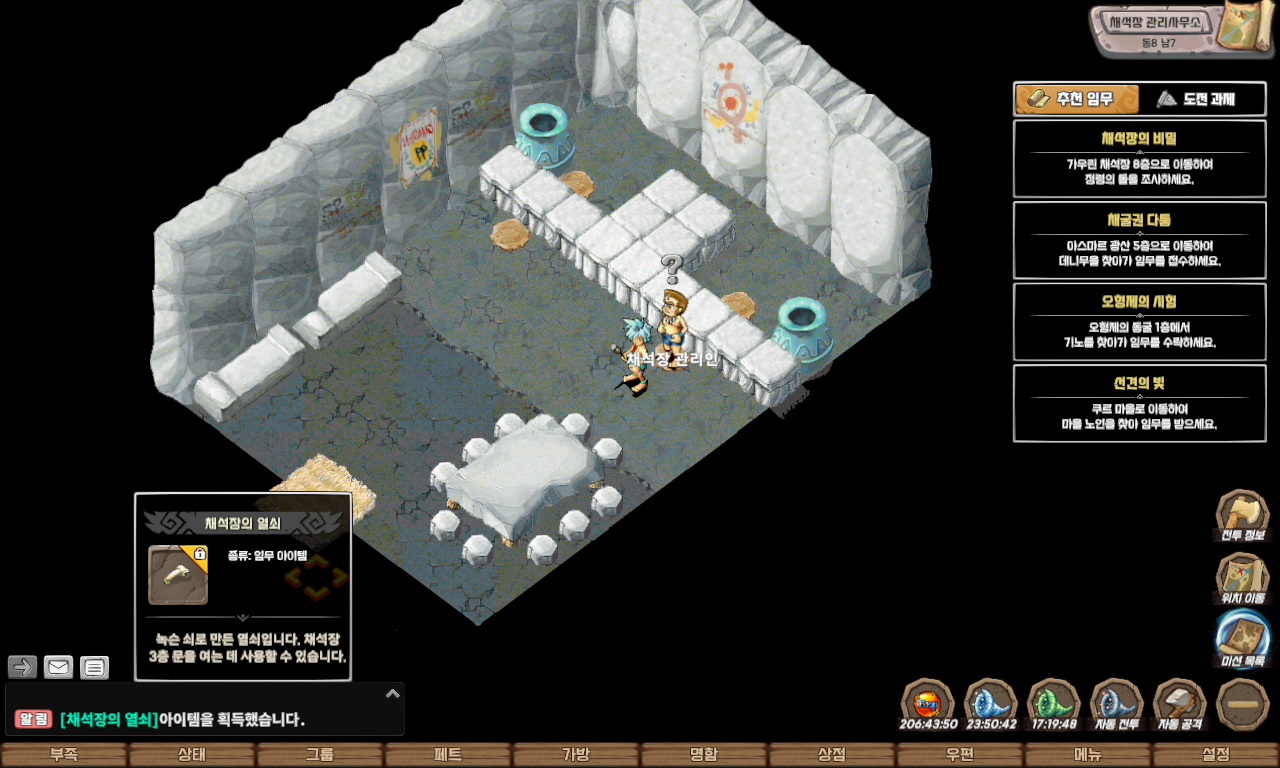This screenshot has height=768, width=1280.
Task: Open the 페트 pet menu
Action: [x=448, y=755]
